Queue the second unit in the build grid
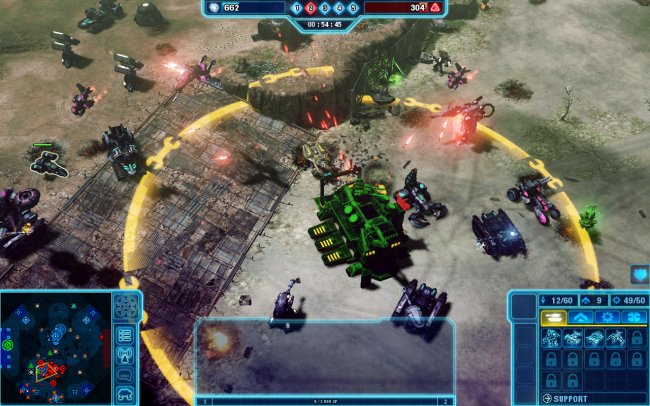The image size is (650, 406). coord(573,338)
